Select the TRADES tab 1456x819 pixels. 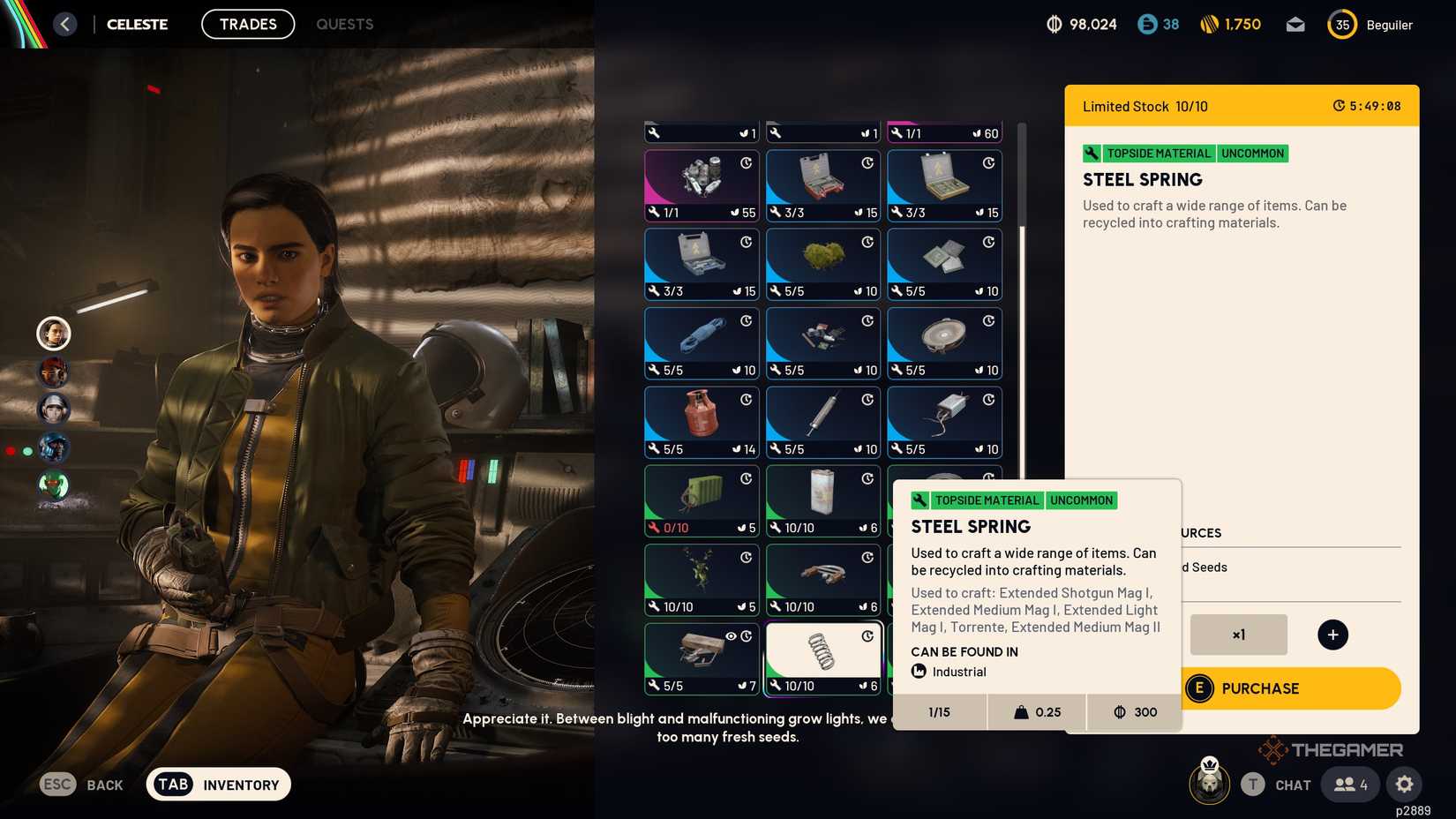tap(248, 24)
